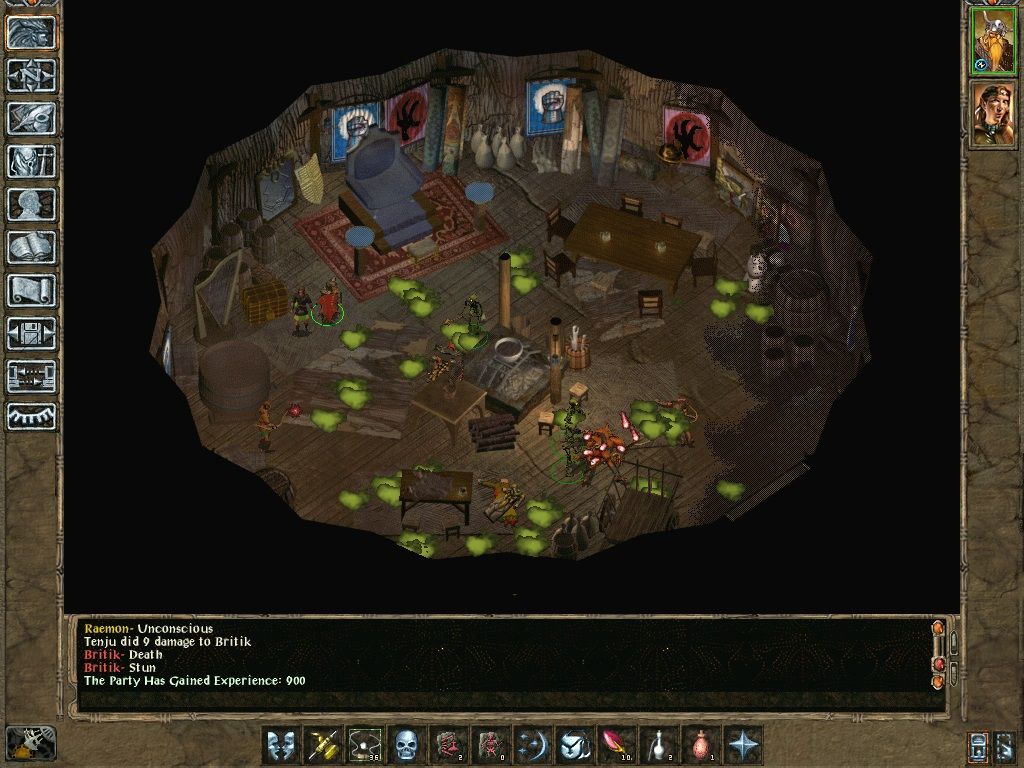Click the scroll icon in the left sidebar

(31, 290)
